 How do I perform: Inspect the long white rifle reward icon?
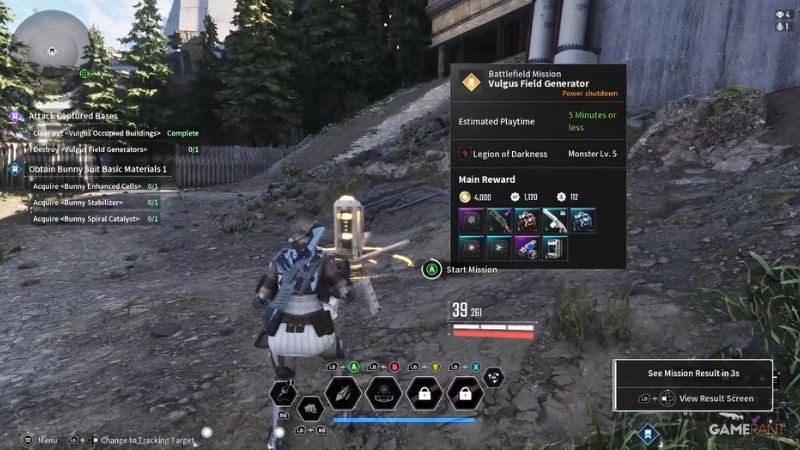554,220
